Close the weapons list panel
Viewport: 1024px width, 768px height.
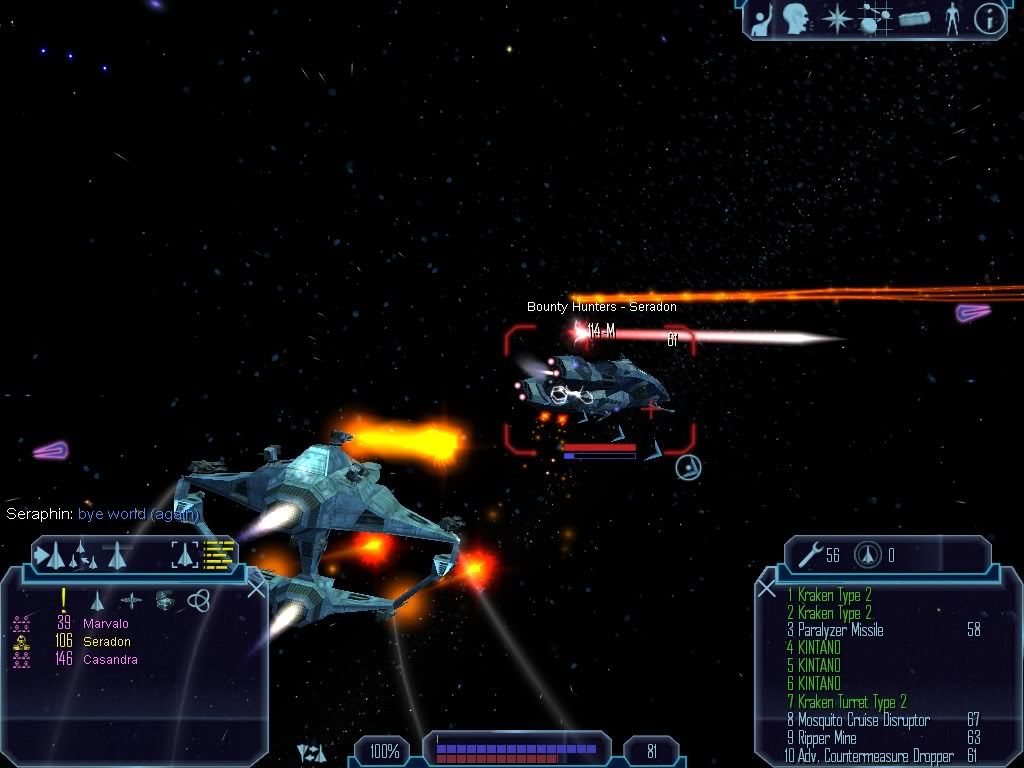pyautogui.click(x=767, y=588)
